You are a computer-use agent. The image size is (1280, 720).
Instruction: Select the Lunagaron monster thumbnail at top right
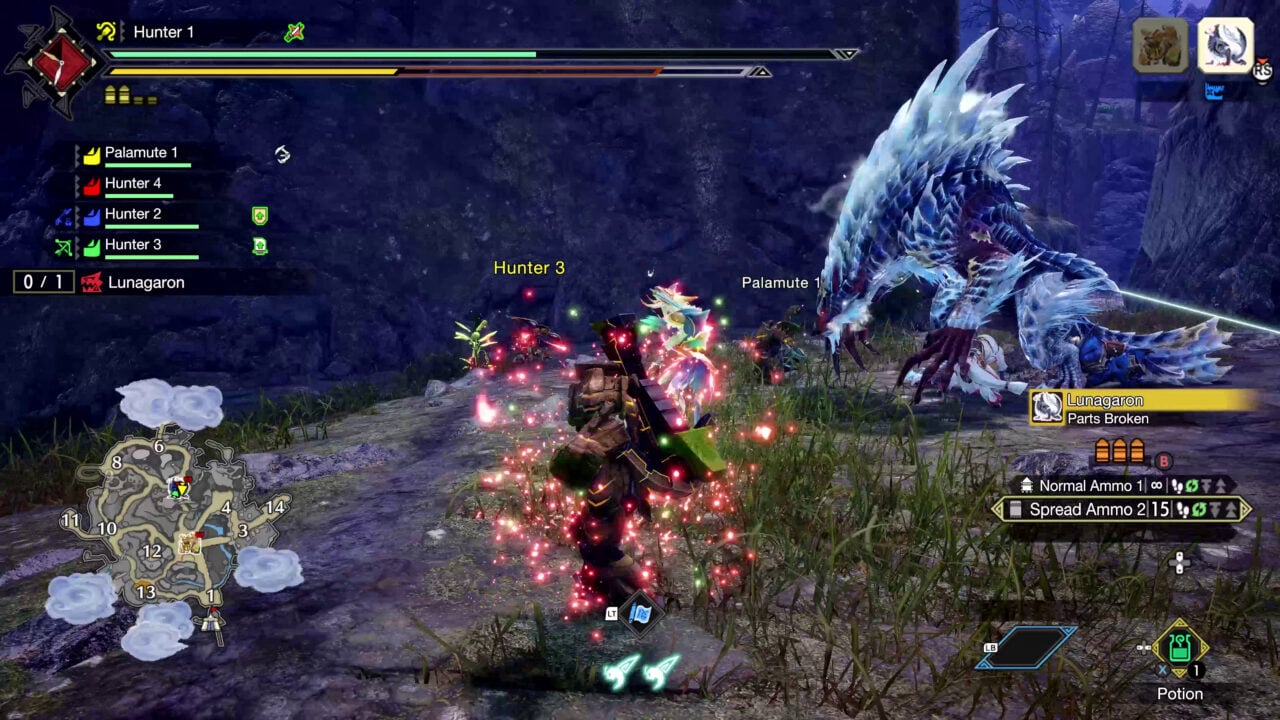tap(1225, 45)
